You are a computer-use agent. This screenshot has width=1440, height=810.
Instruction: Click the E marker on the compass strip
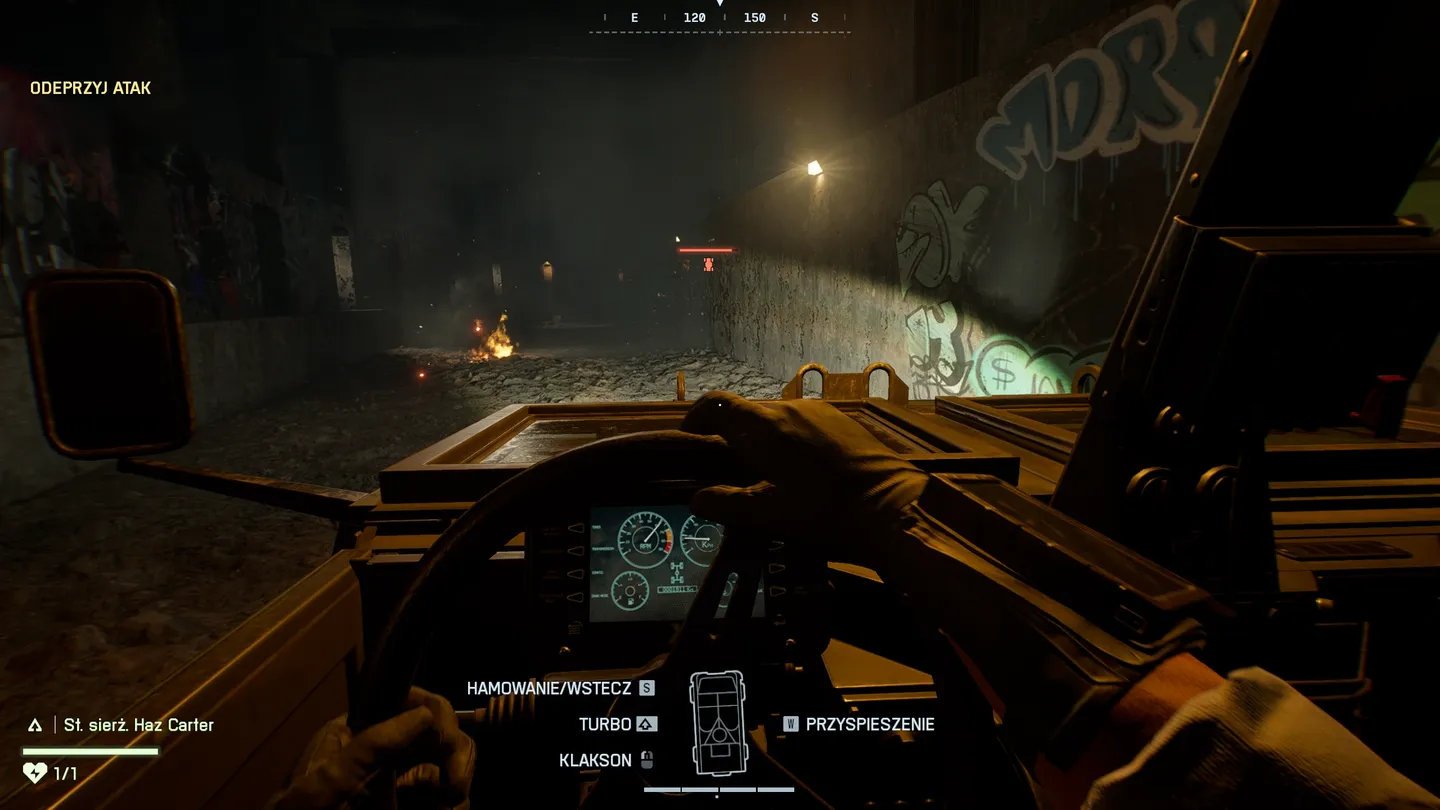pos(633,17)
